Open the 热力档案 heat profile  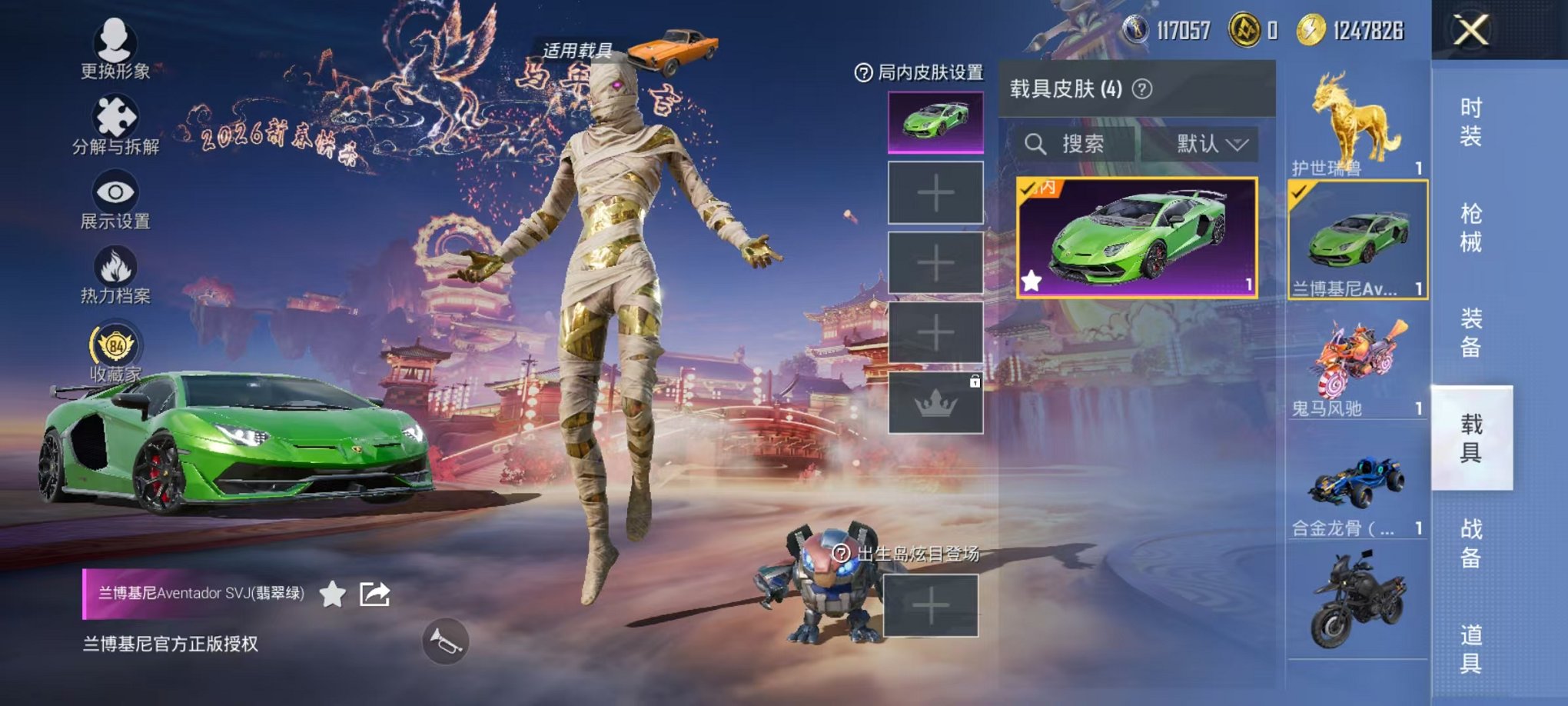pos(114,264)
